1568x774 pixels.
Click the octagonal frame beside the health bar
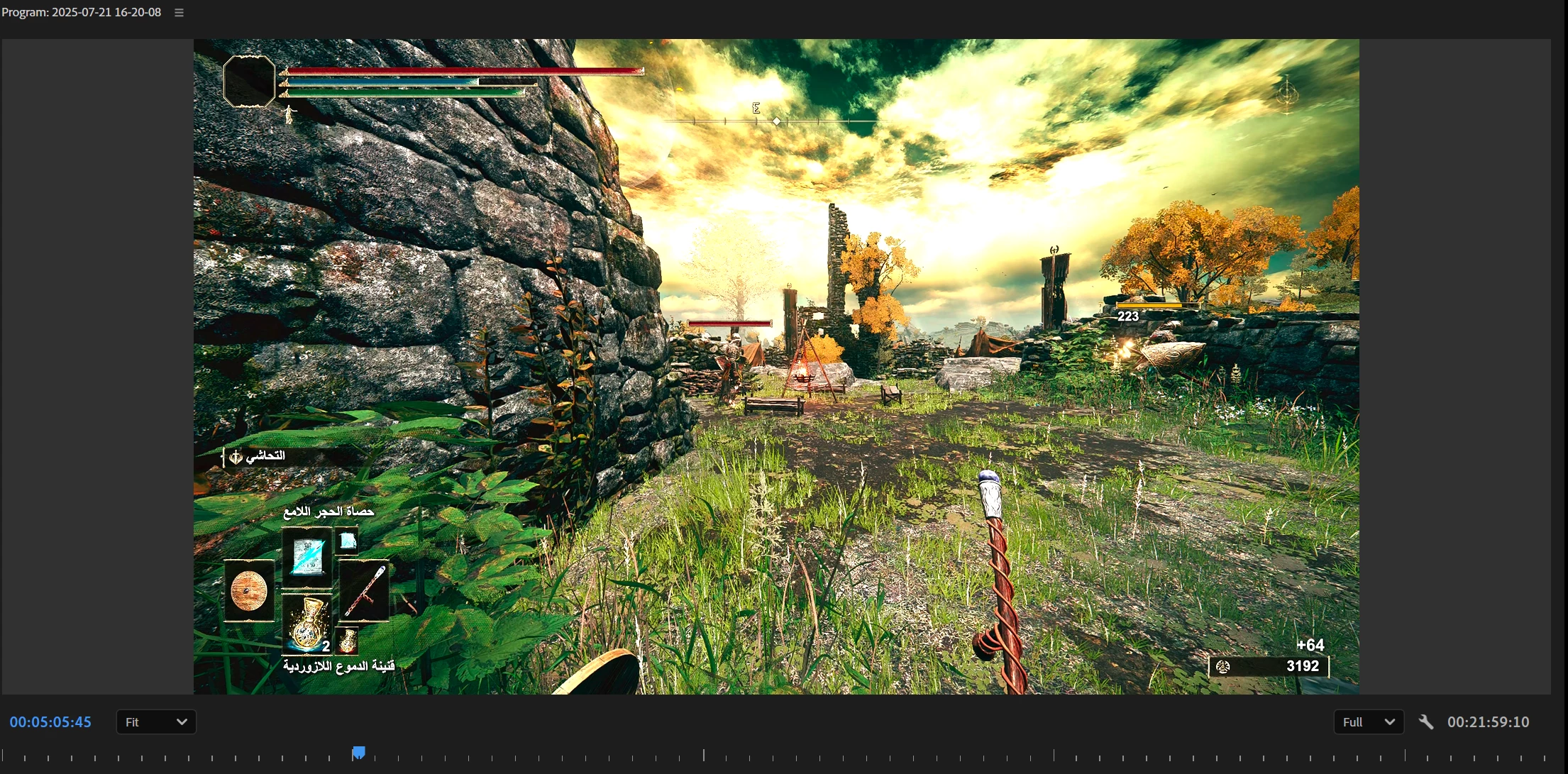pos(249,82)
